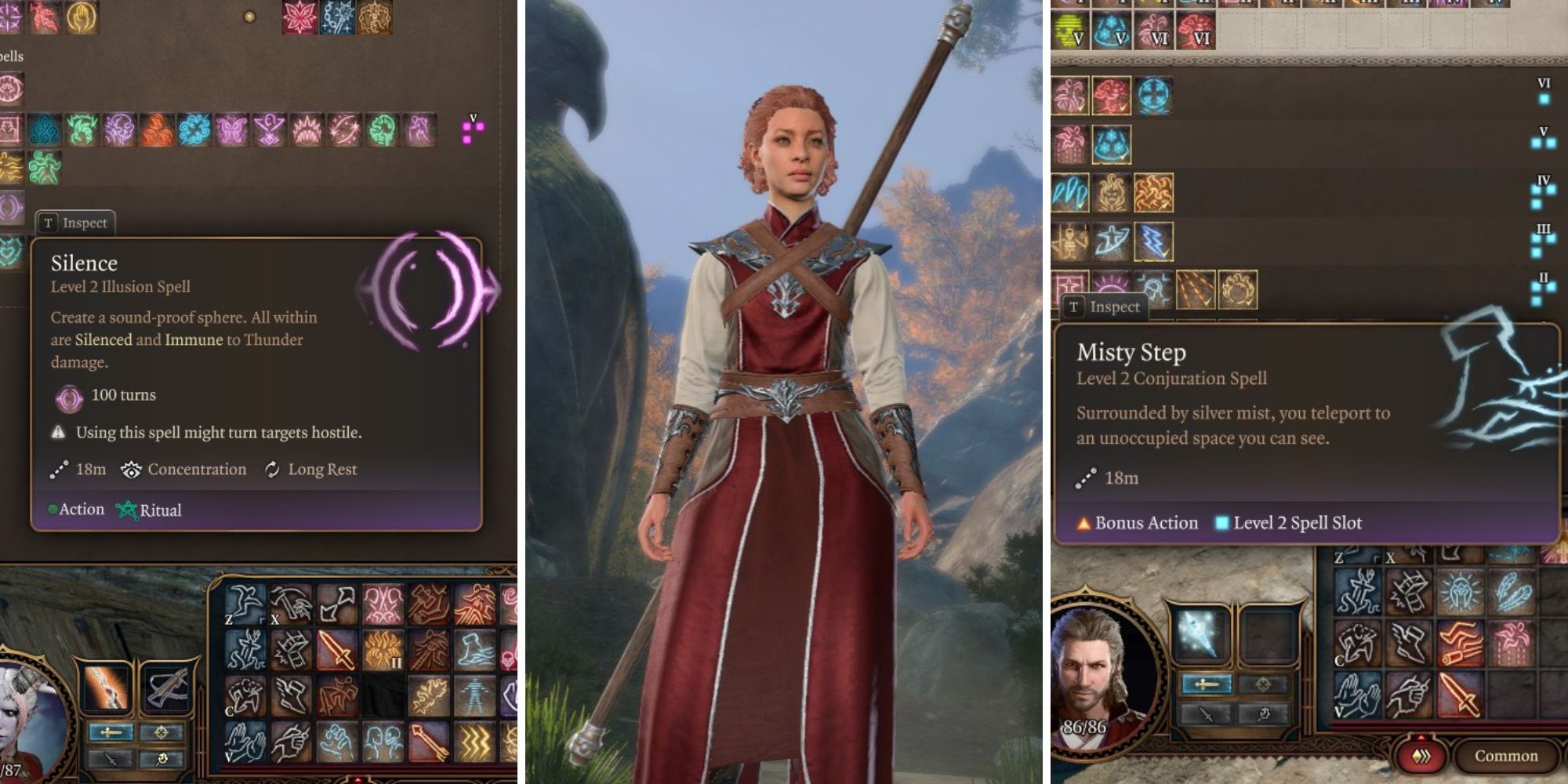1568x784 pixels.
Task: Click the red hotbar toggle button beside Common
Action: (1421, 756)
